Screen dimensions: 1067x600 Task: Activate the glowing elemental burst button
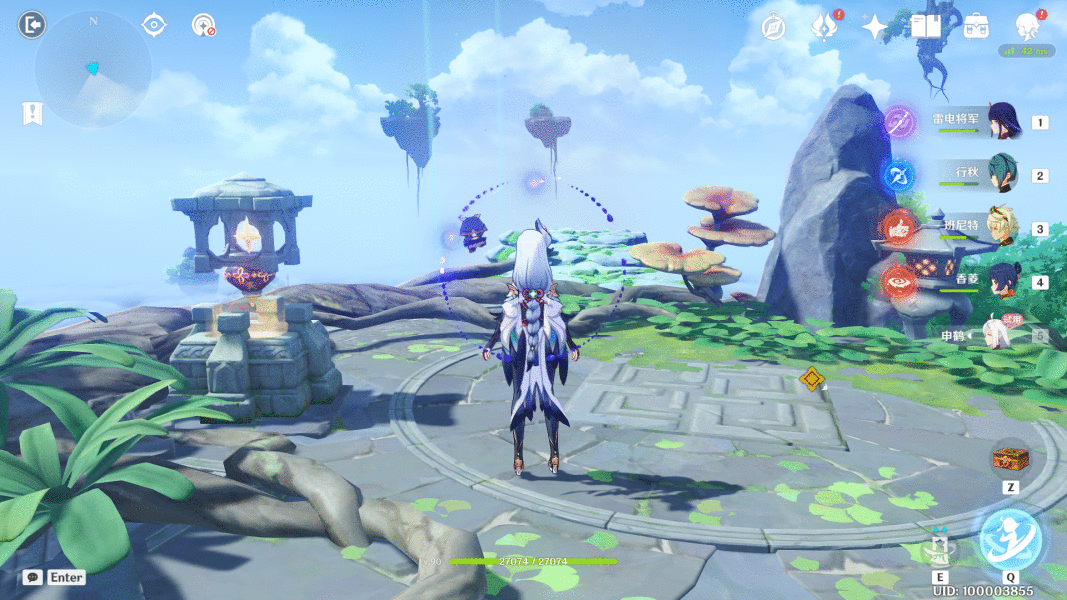1009,537
